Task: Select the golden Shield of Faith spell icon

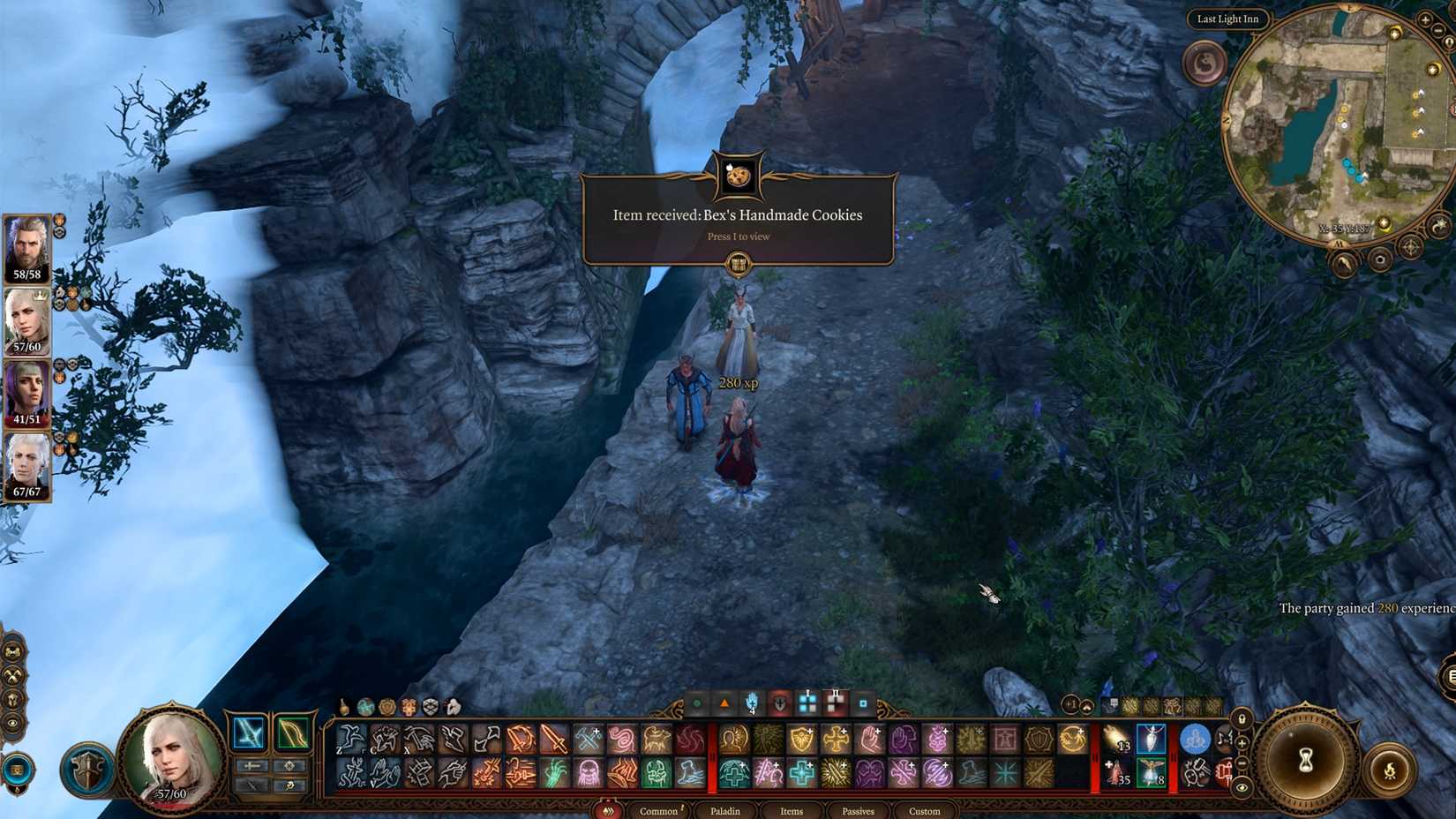Action: pyautogui.click(x=801, y=738)
